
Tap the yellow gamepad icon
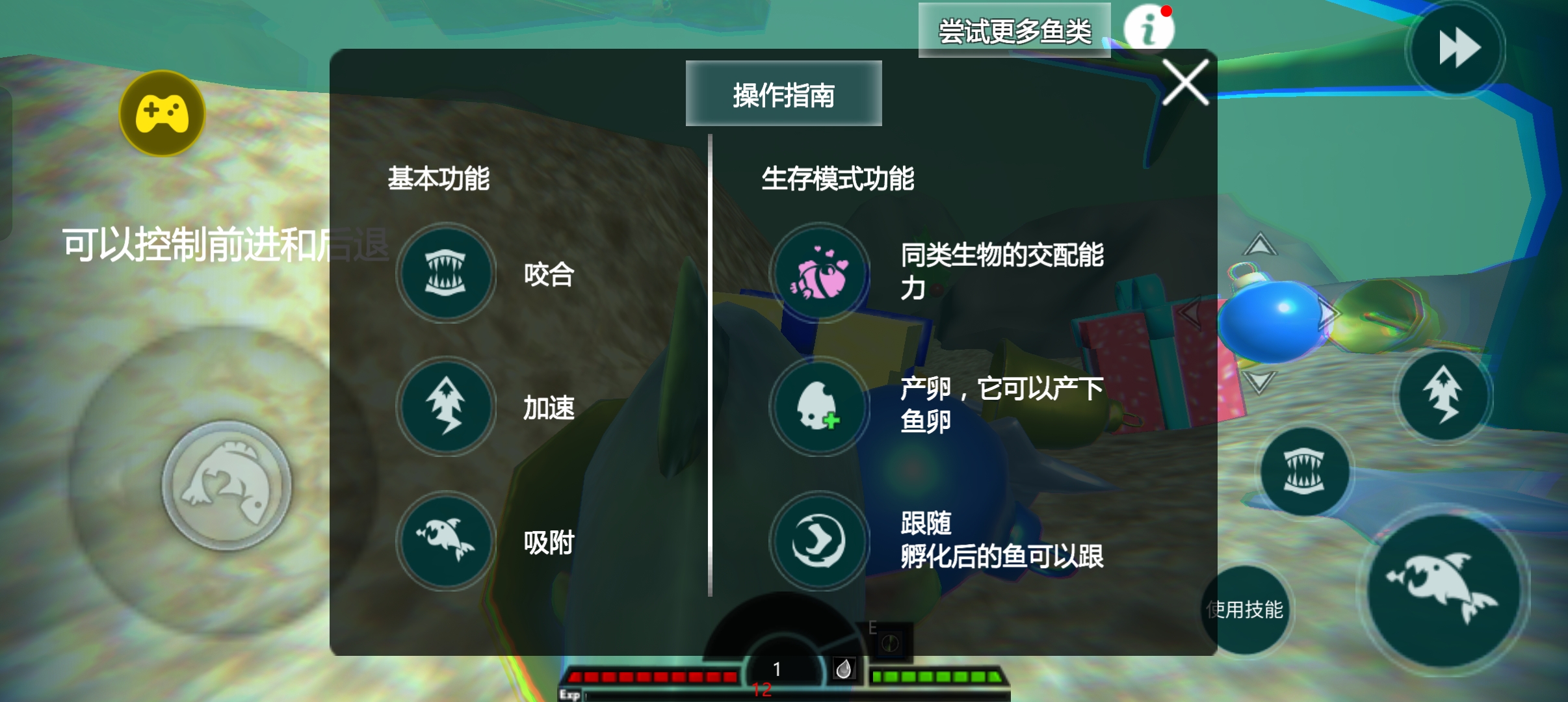[161, 112]
